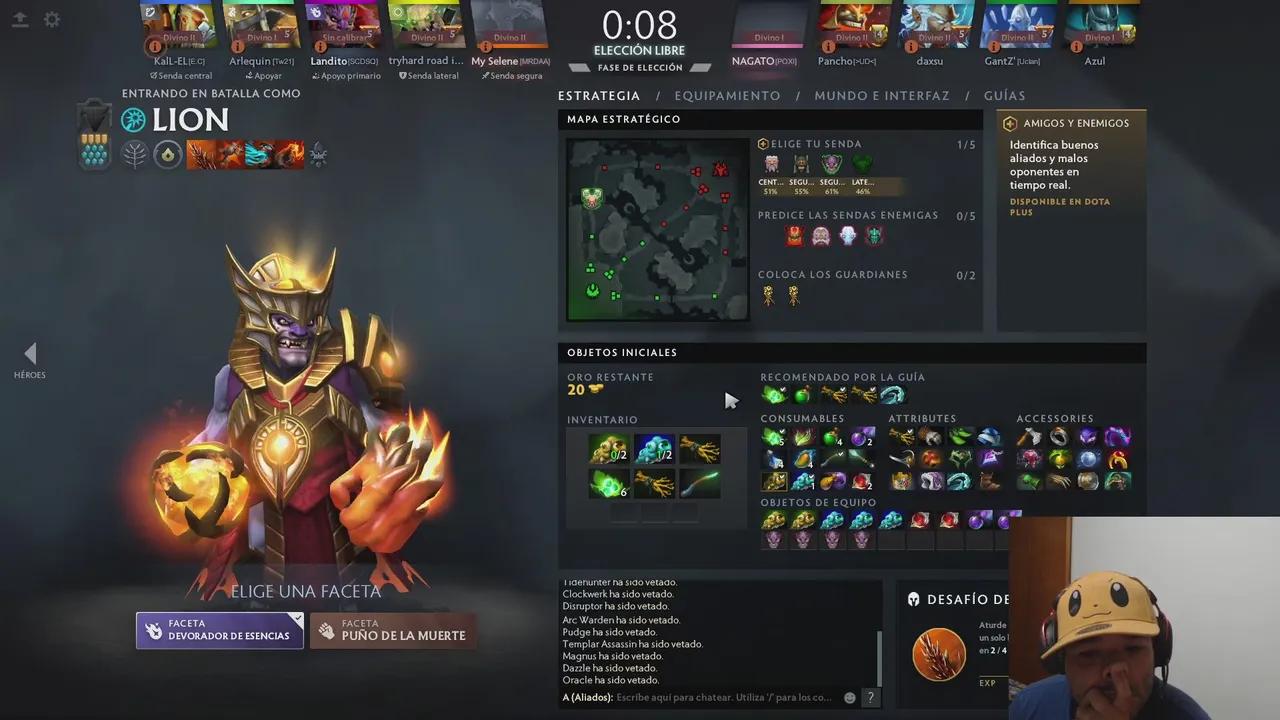The height and width of the screenshot is (720, 1280).
Task: Open the settings gear in the top-left corner
Action: click(52, 19)
